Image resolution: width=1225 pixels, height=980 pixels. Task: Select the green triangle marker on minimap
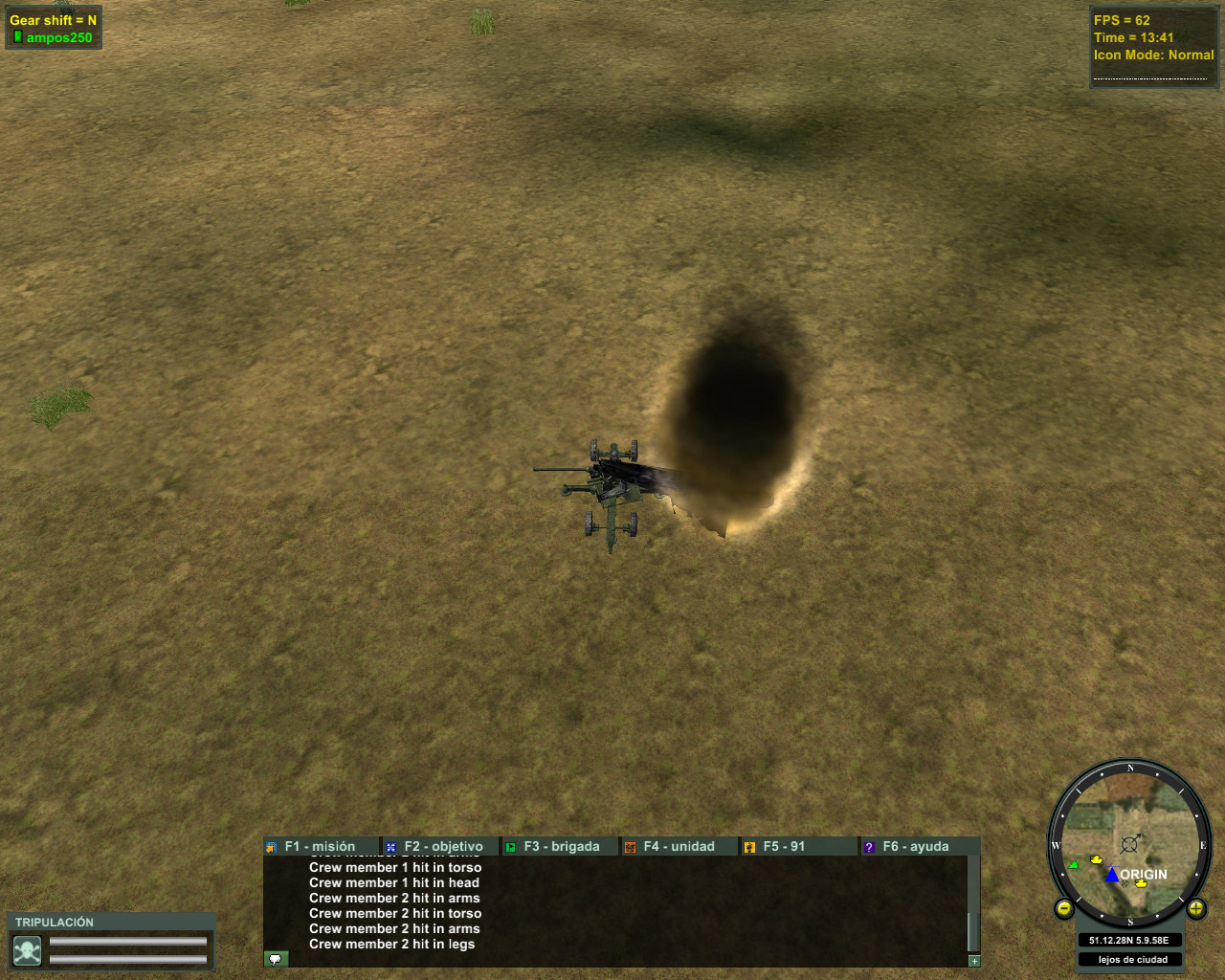[1074, 864]
